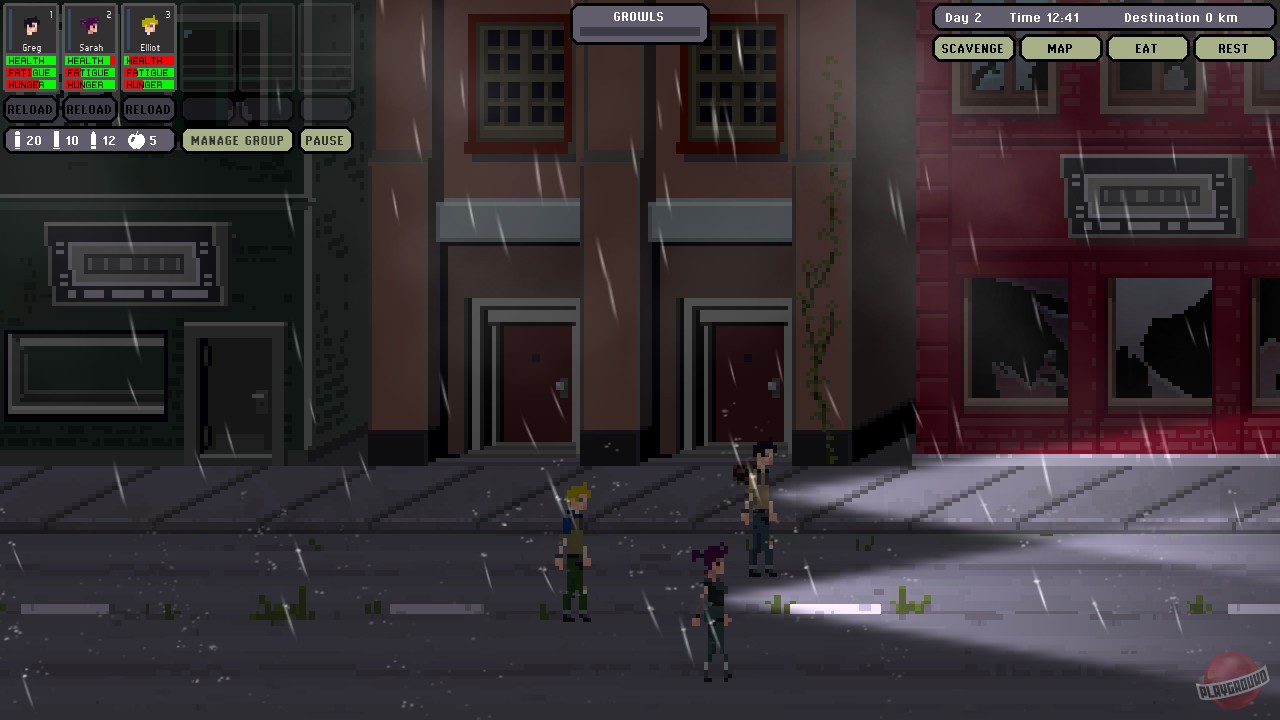1280x720 pixels.
Task: Select Elliot's character portrait
Action: pyautogui.click(x=148, y=26)
